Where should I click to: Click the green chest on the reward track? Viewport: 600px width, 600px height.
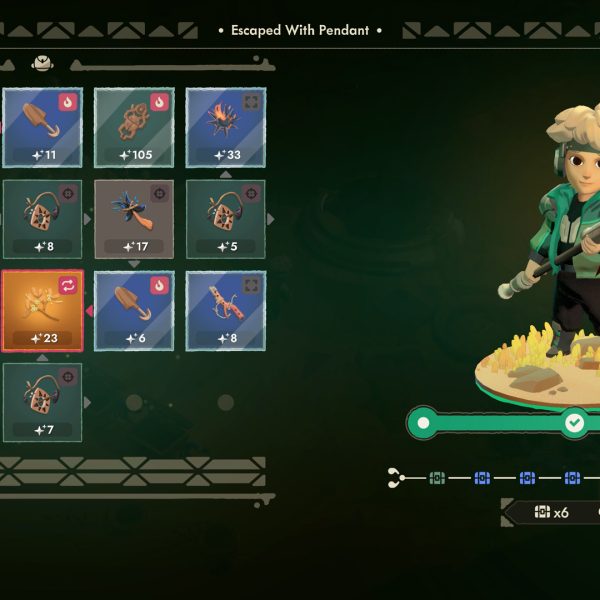point(437,479)
